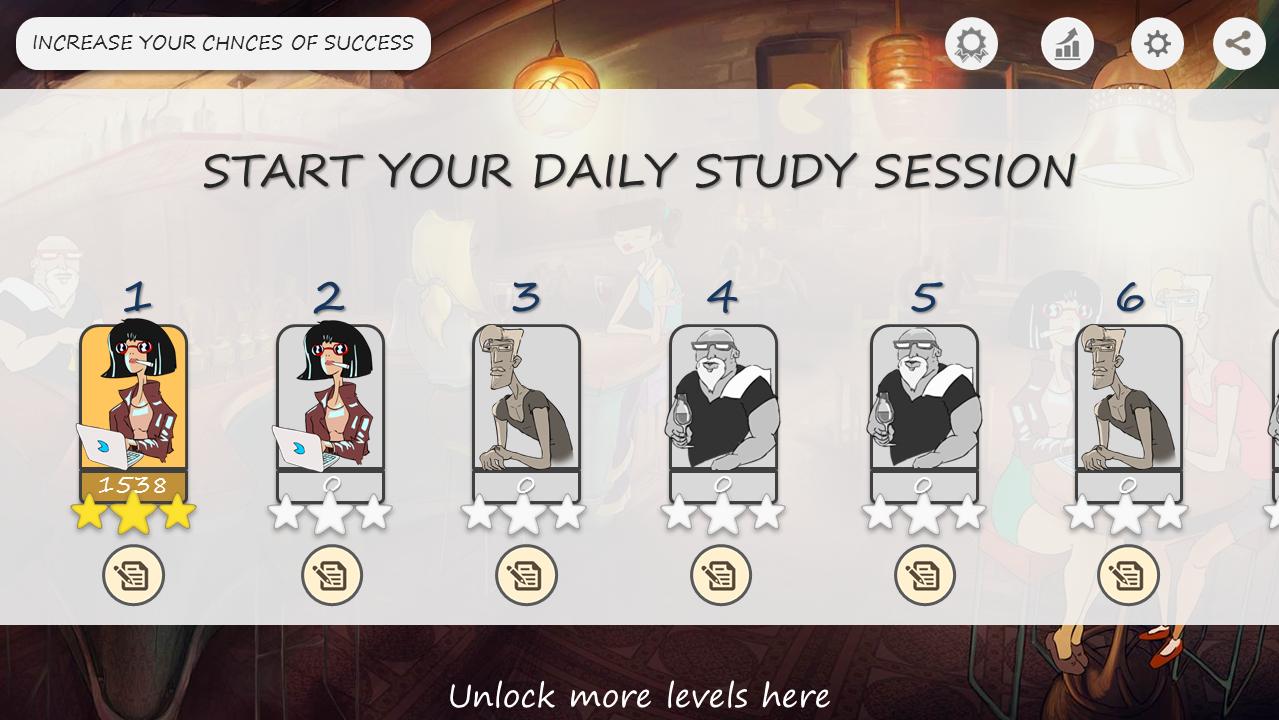Click the notes button under level 6

tap(1128, 575)
